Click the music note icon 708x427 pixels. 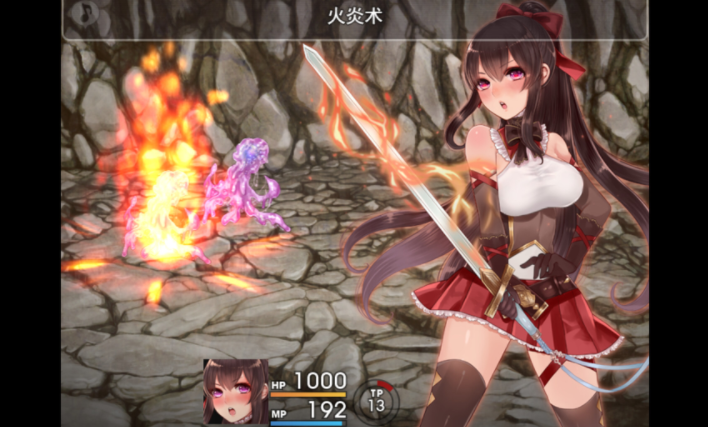[87, 14]
